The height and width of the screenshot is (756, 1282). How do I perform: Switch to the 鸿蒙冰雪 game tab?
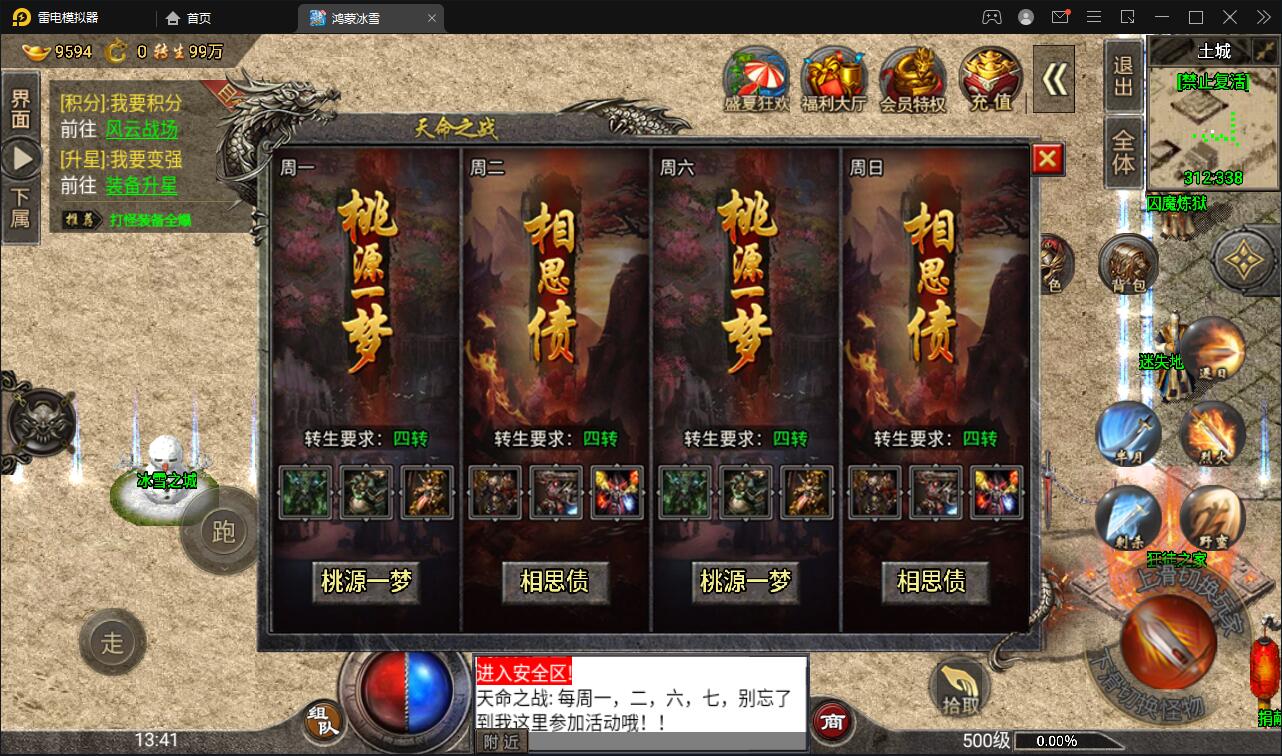pos(367,17)
